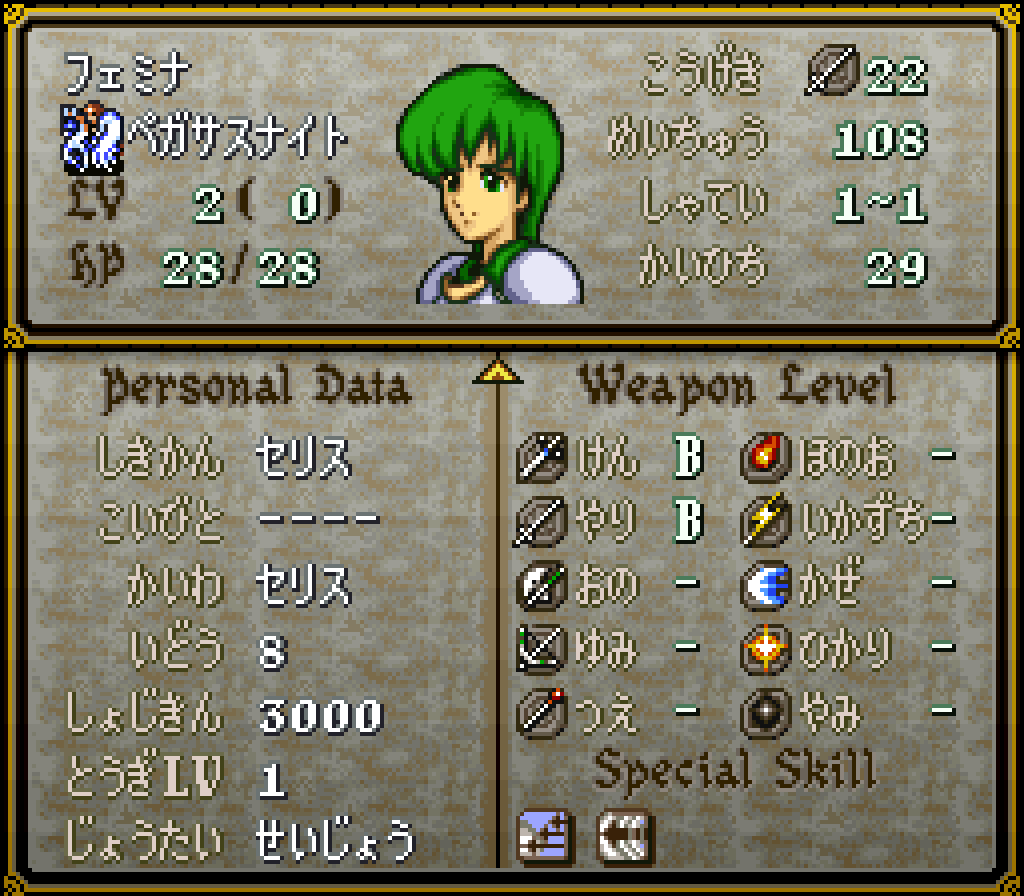Select the Pegasus Knight class sprite icon
The image size is (1024, 896).
(x=92, y=135)
